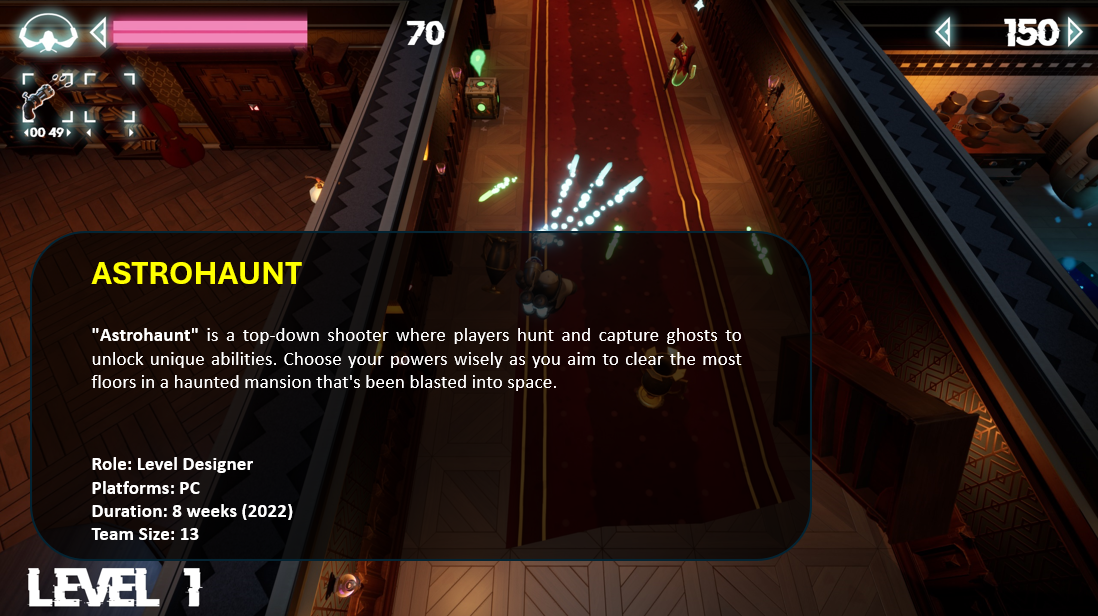The height and width of the screenshot is (616, 1098).
Task: Click the glowing mask player icon
Action: 47,34
